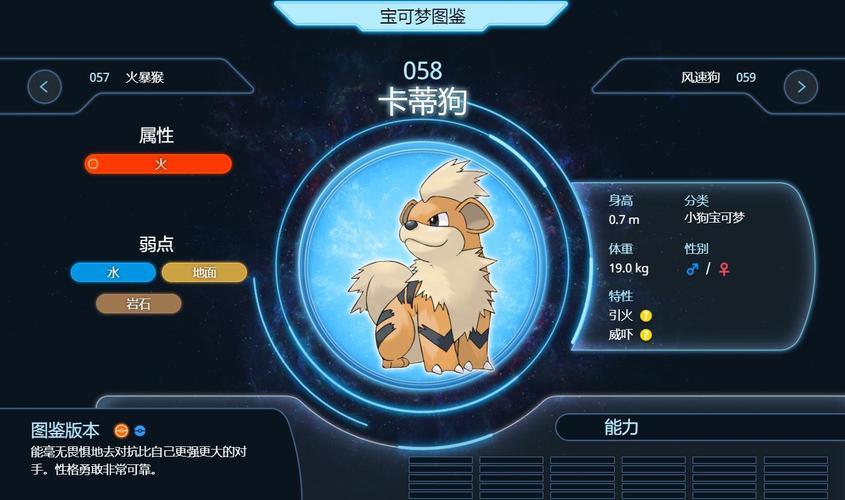Image resolution: width=845 pixels, height=500 pixels.
Task: Select the 地面 weakness tag
Action: (204, 272)
